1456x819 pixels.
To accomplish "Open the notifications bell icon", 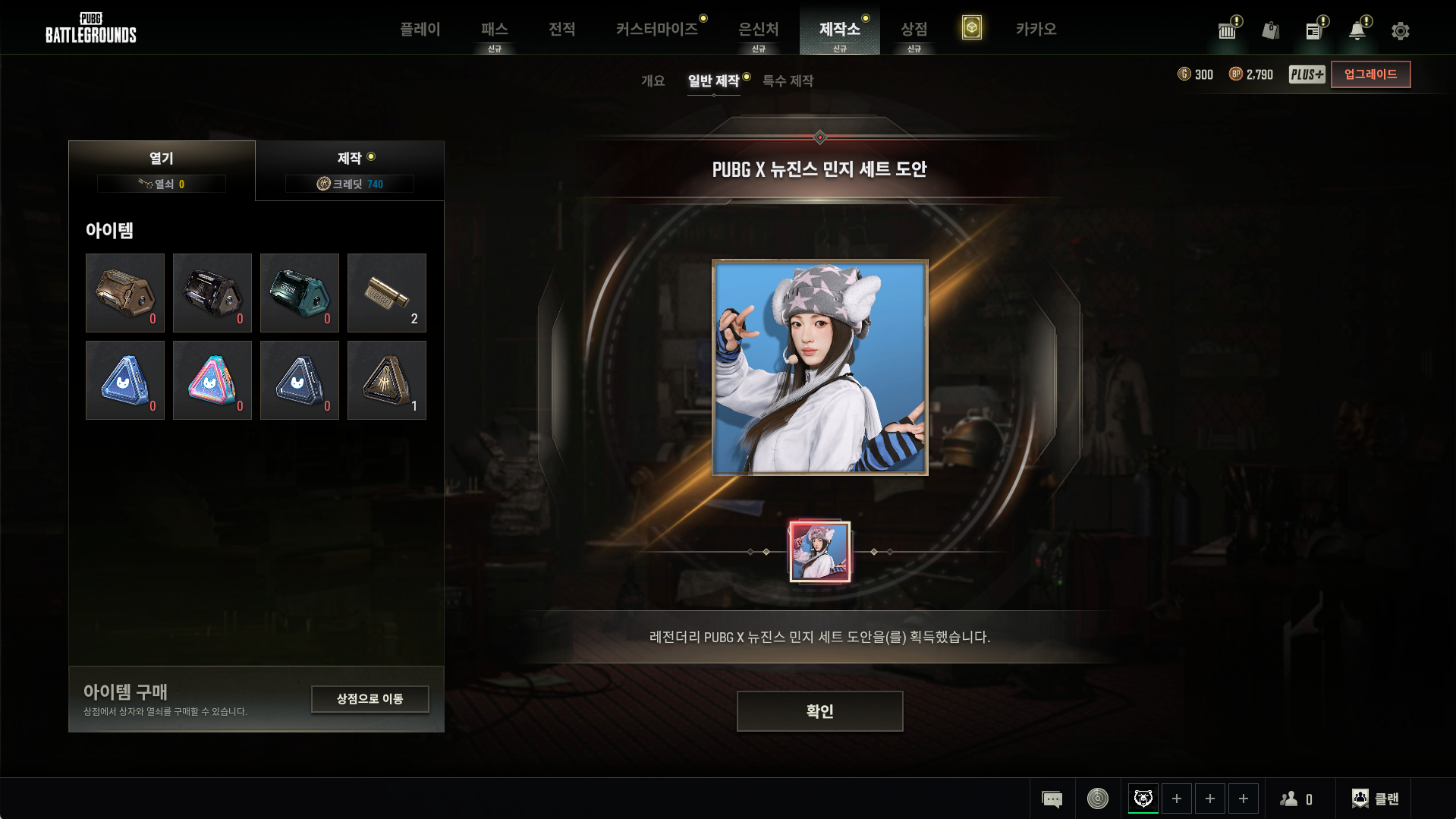I will click(1357, 31).
